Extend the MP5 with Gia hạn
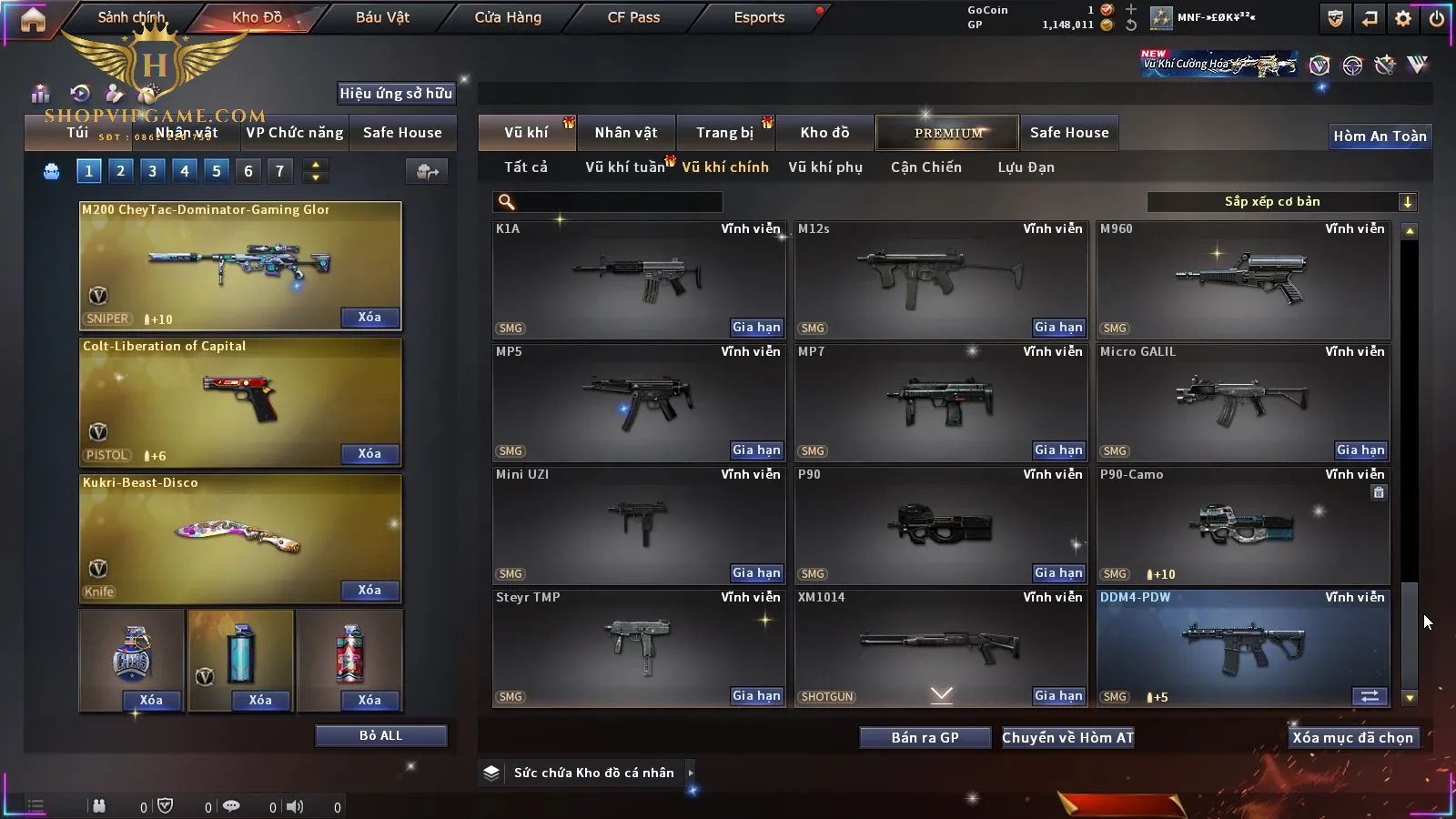This screenshot has height=819, width=1456. pos(756,450)
